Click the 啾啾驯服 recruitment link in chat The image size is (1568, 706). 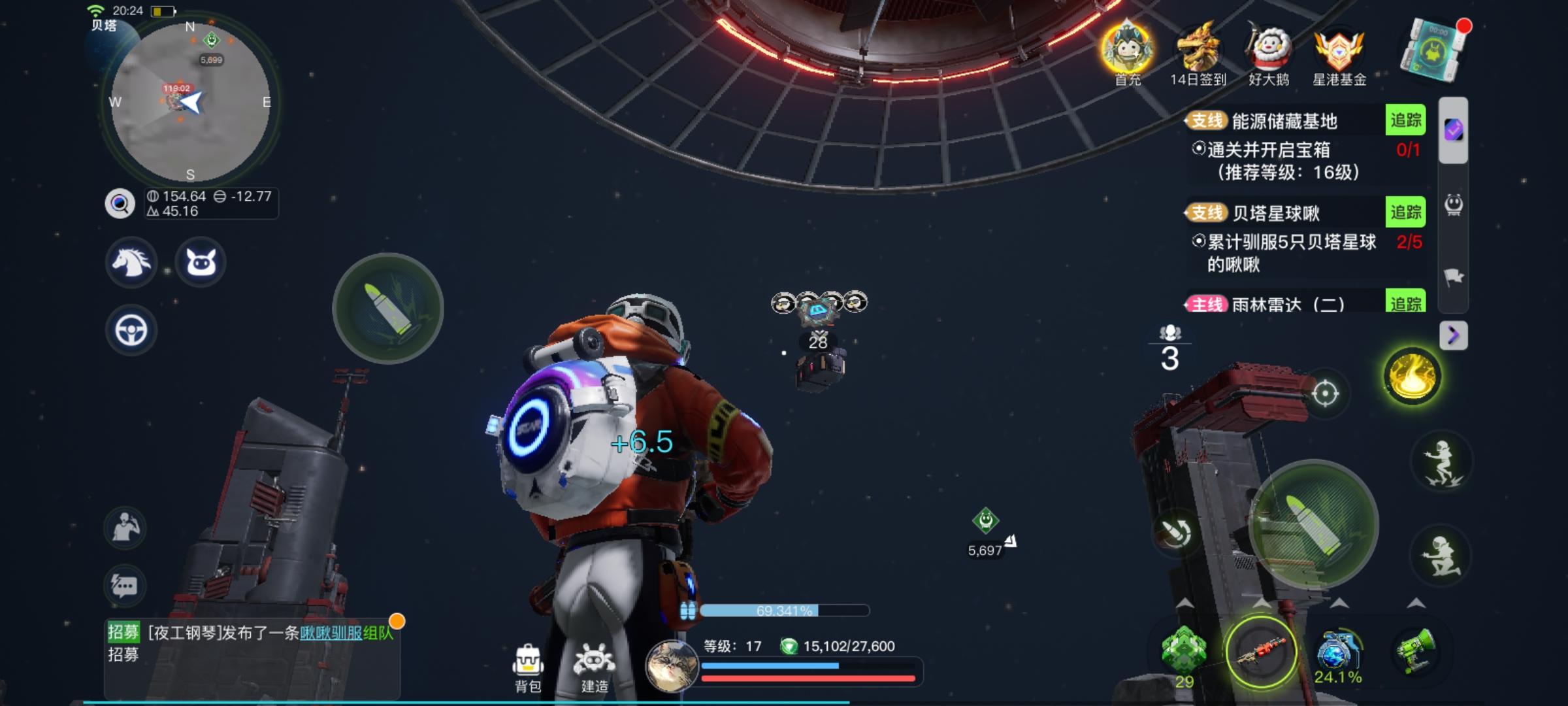pos(331,633)
